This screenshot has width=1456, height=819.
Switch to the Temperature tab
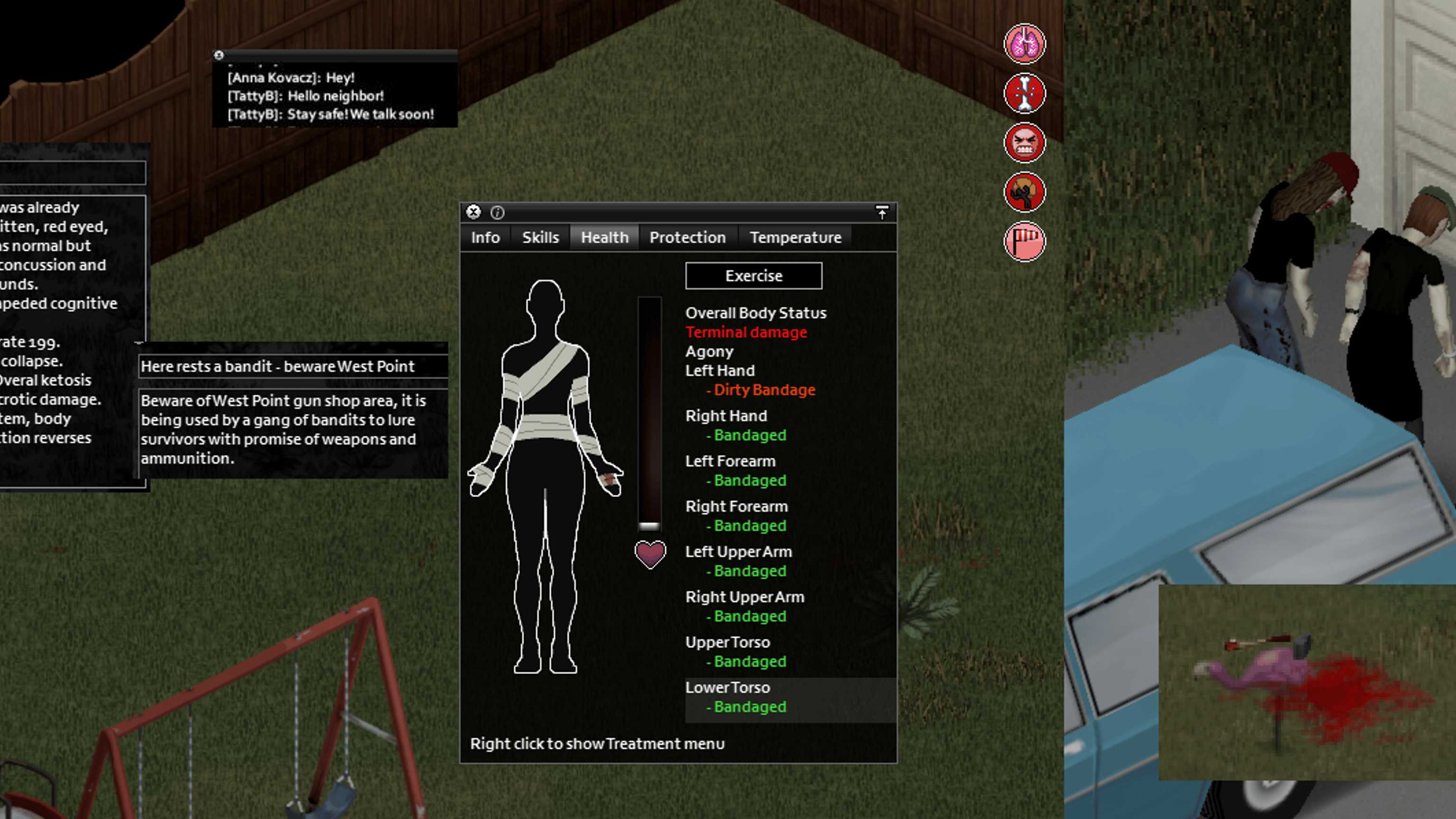tap(795, 237)
